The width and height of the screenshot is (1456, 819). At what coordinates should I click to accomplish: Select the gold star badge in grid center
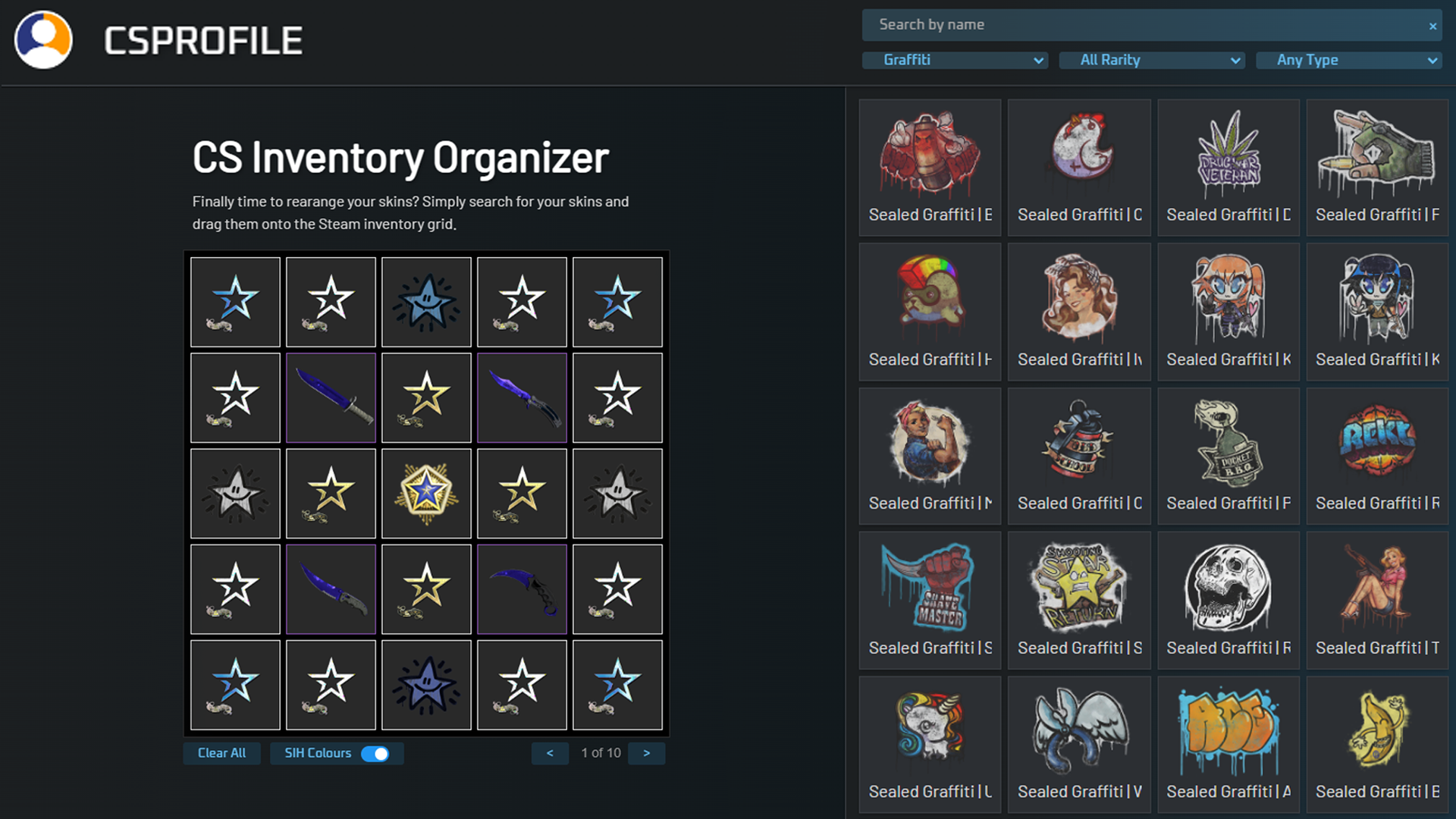pyautogui.click(x=426, y=493)
